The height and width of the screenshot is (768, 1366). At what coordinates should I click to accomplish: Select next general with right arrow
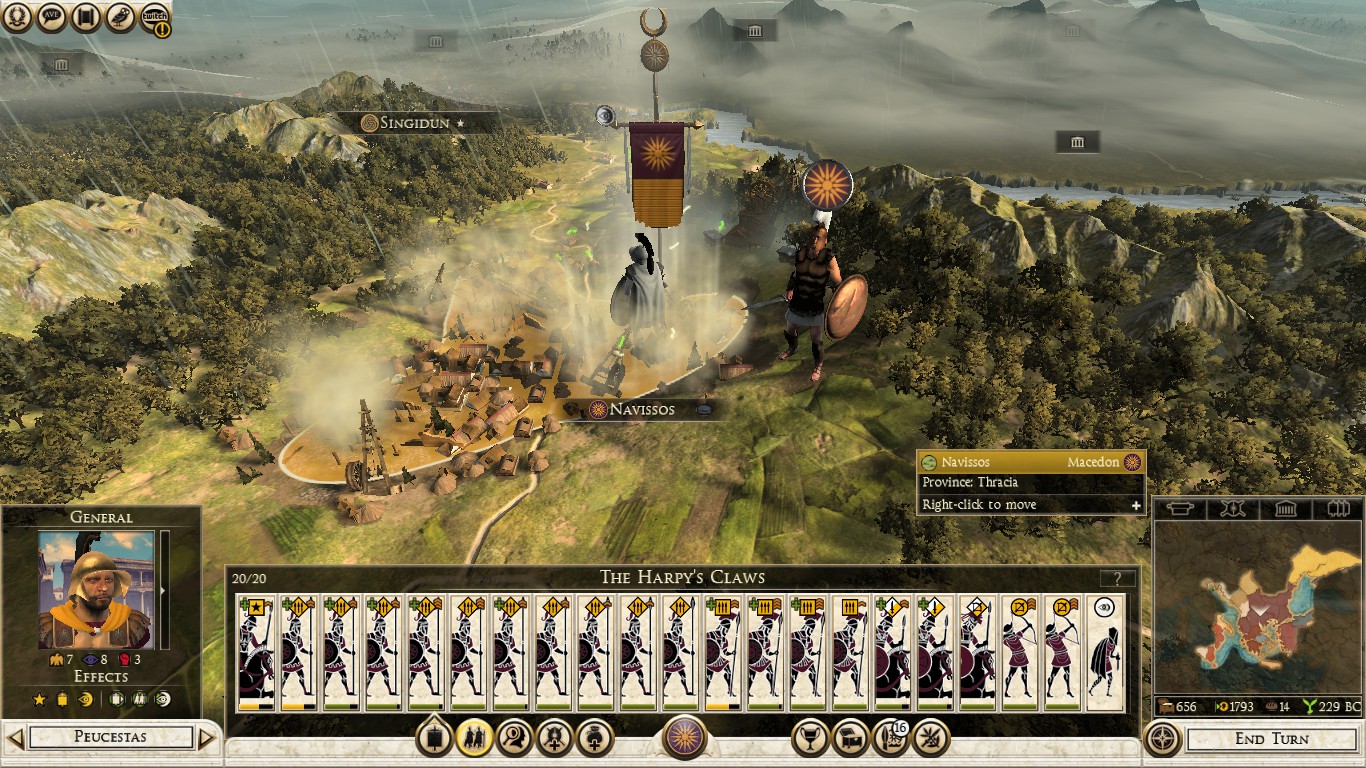coord(207,739)
